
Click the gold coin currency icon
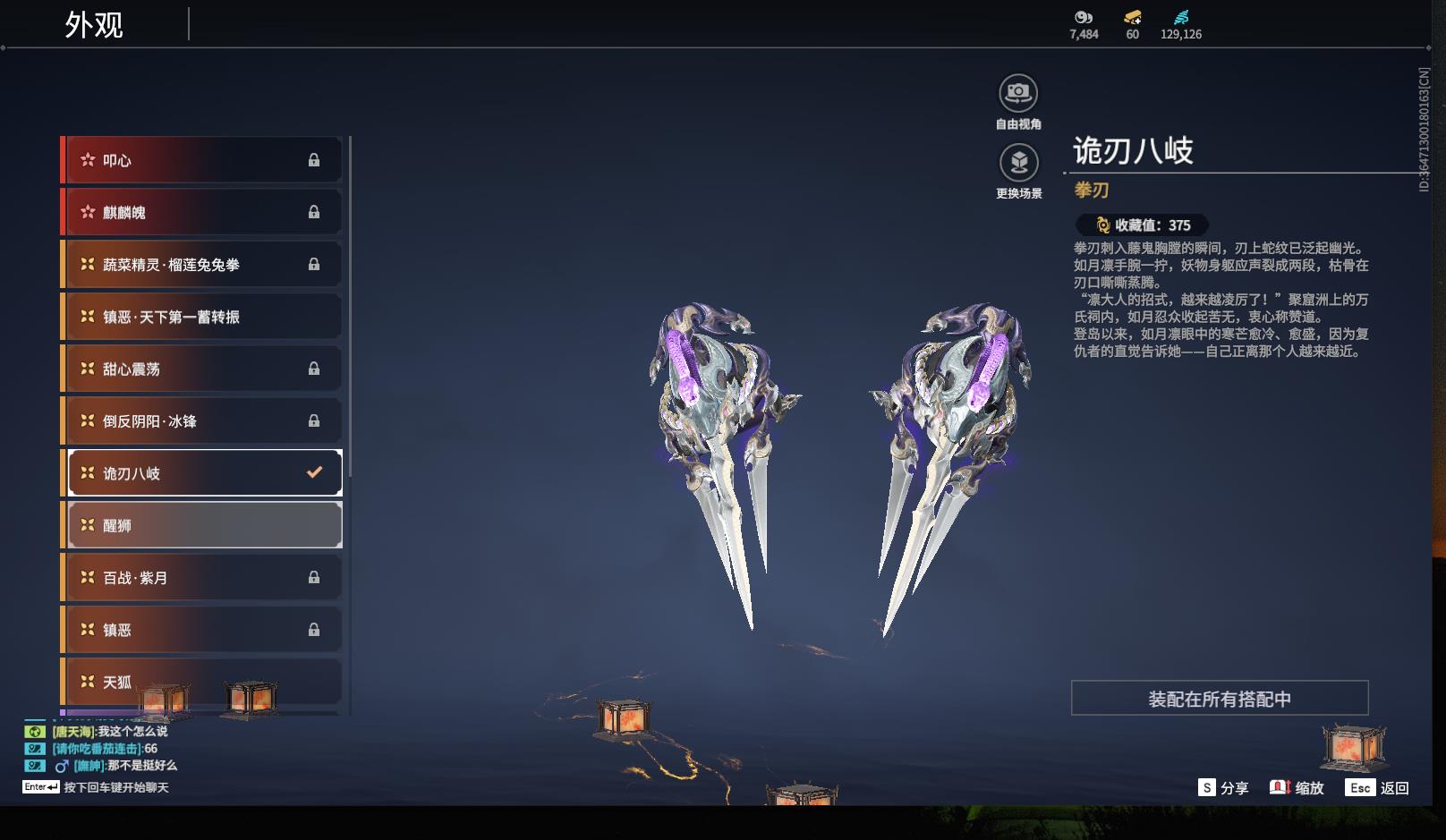tap(1132, 17)
